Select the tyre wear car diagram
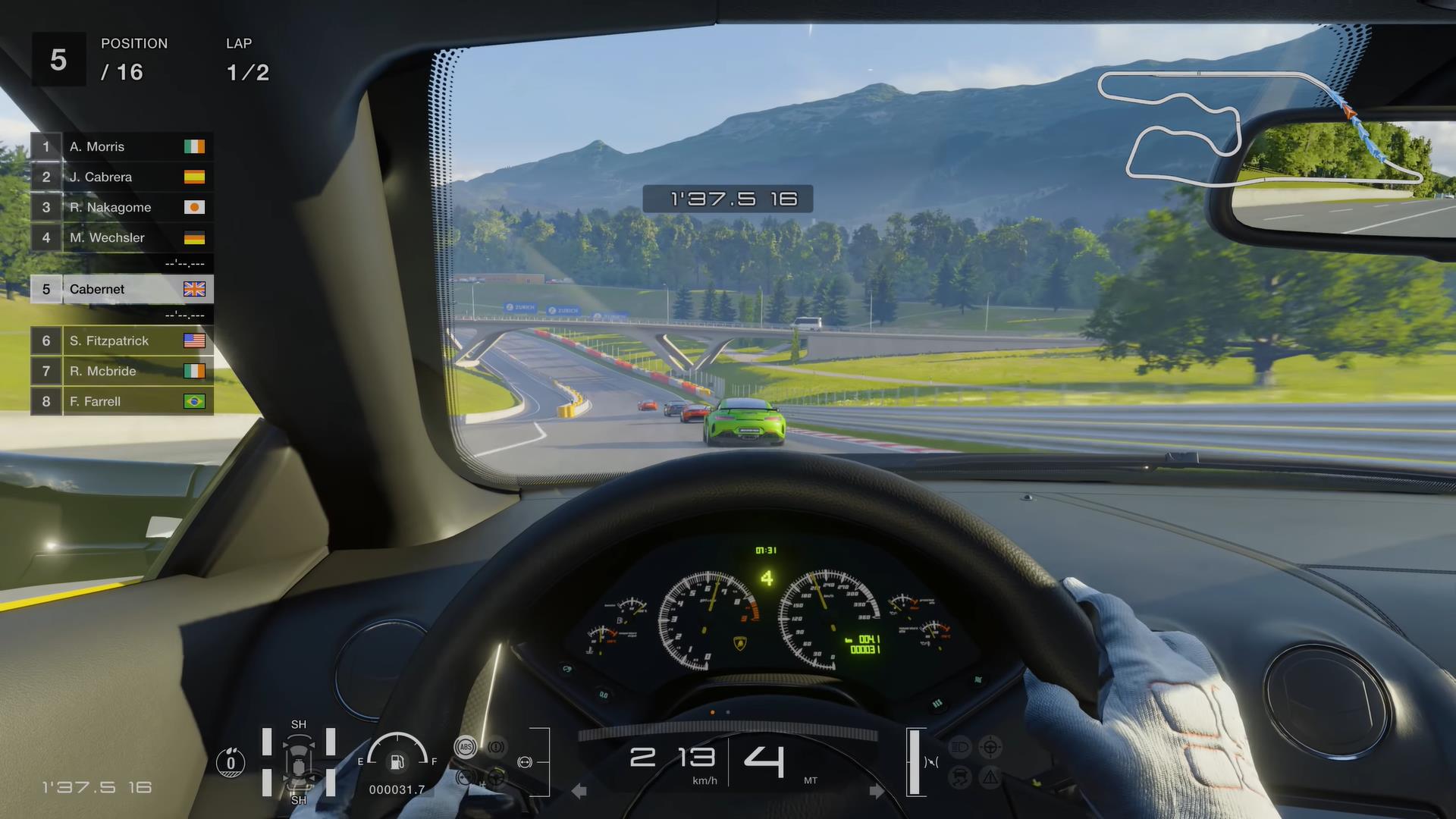This screenshot has width=1456, height=819. [x=298, y=762]
